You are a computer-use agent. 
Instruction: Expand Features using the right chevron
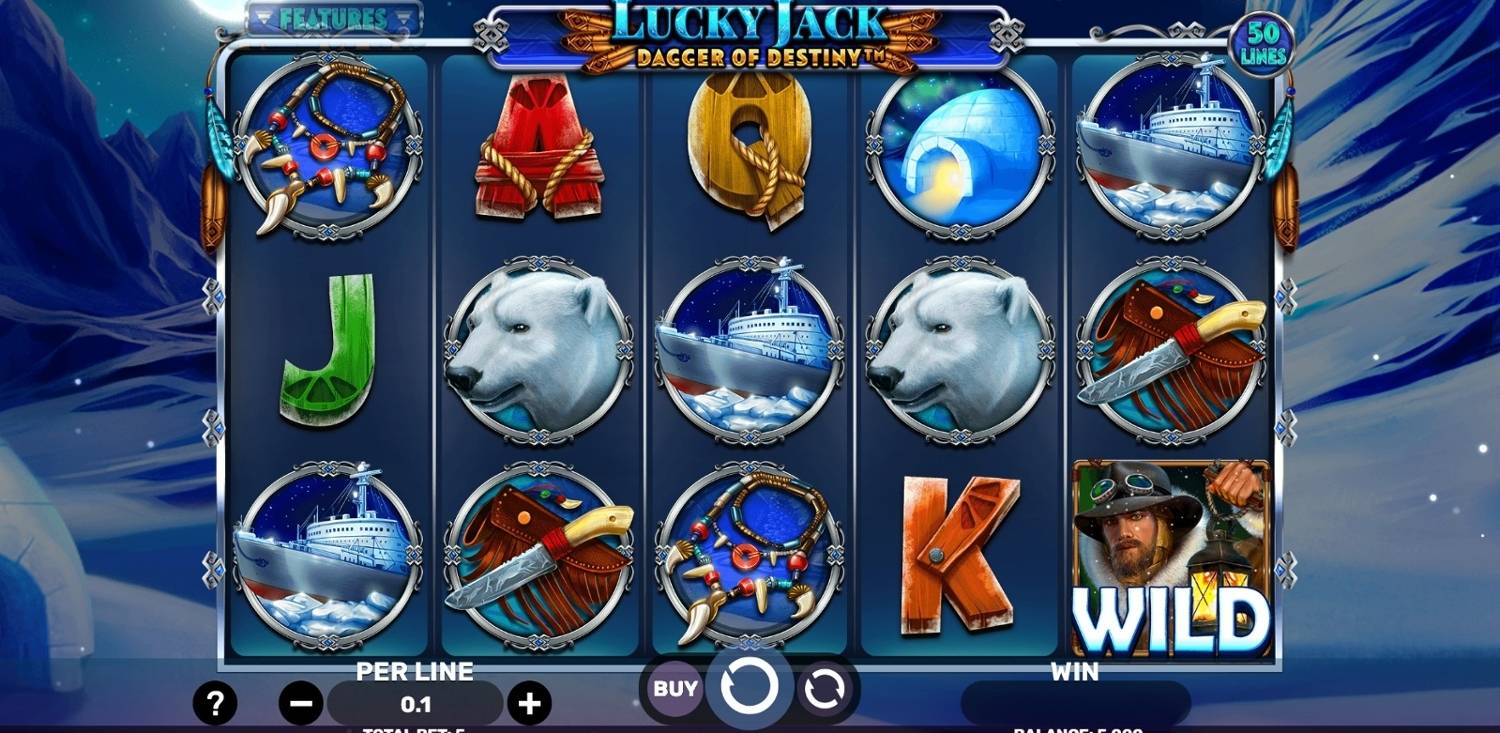click(404, 16)
